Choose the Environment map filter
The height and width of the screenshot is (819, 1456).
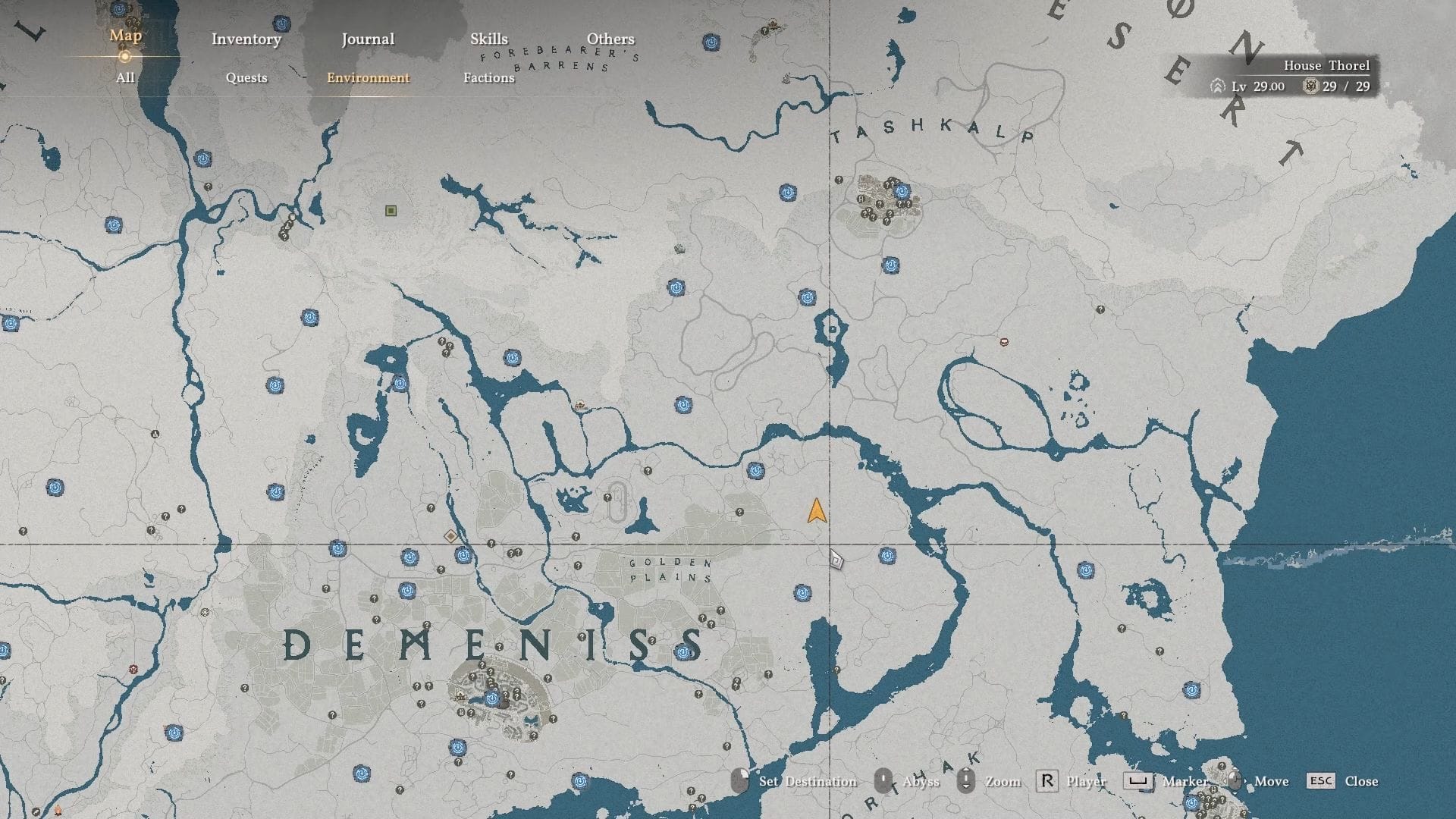(368, 77)
